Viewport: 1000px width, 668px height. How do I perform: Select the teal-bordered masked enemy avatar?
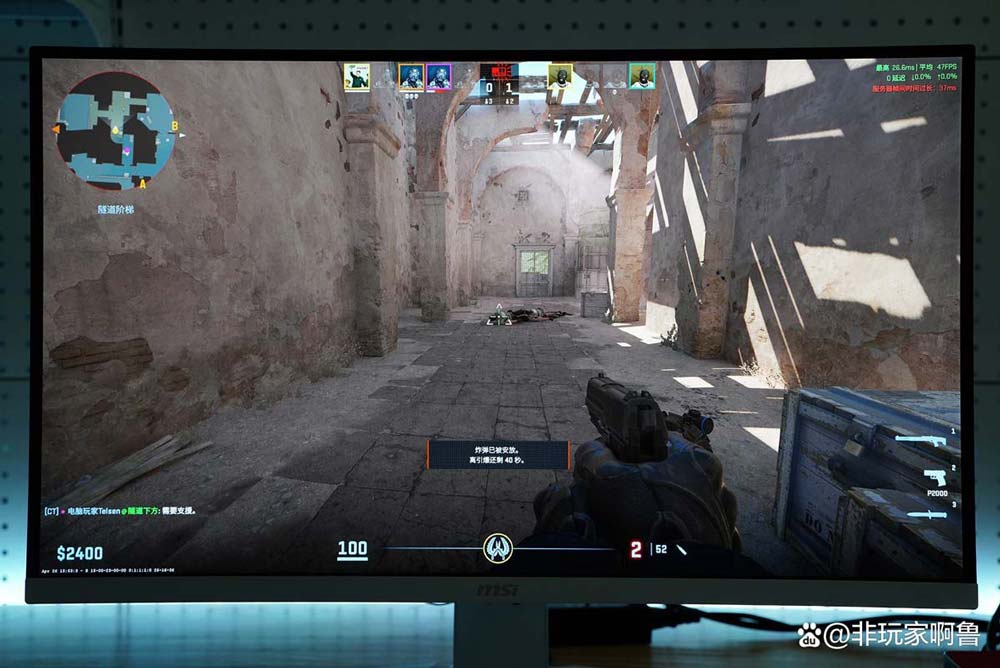tap(641, 76)
